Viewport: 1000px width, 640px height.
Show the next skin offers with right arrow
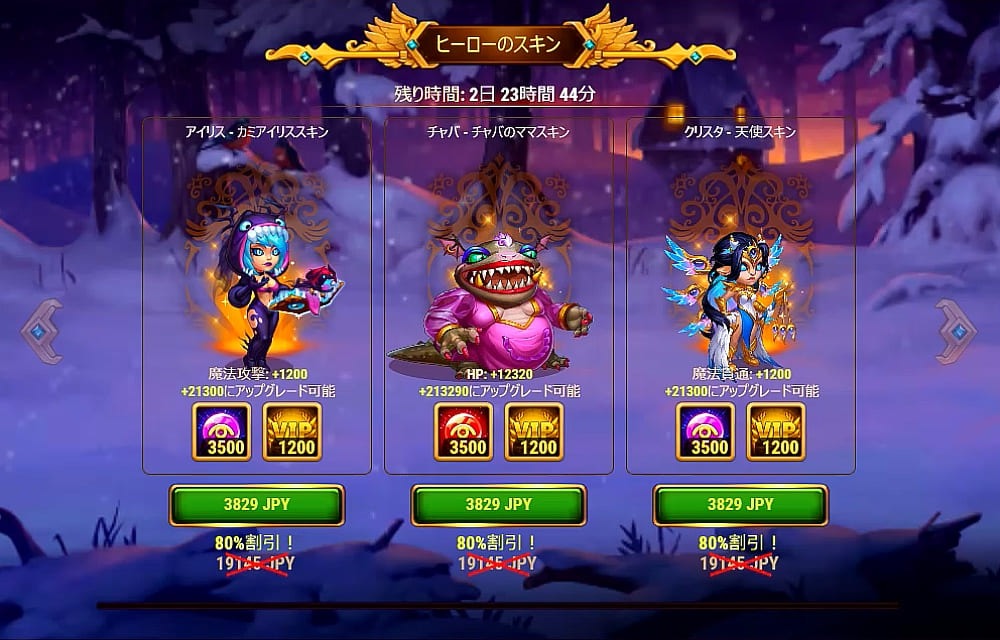tap(956, 331)
